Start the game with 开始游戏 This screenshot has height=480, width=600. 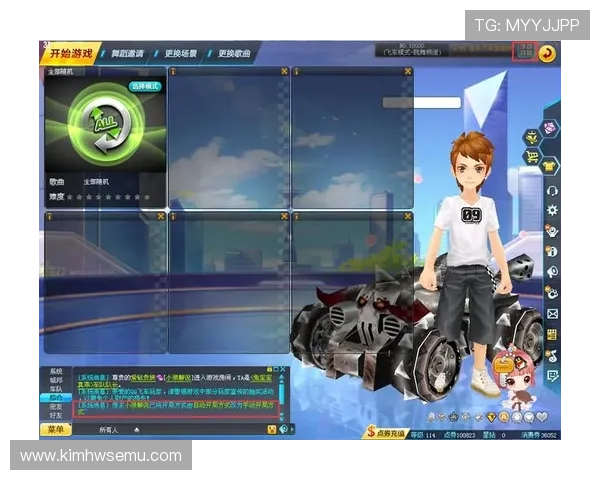point(70,53)
